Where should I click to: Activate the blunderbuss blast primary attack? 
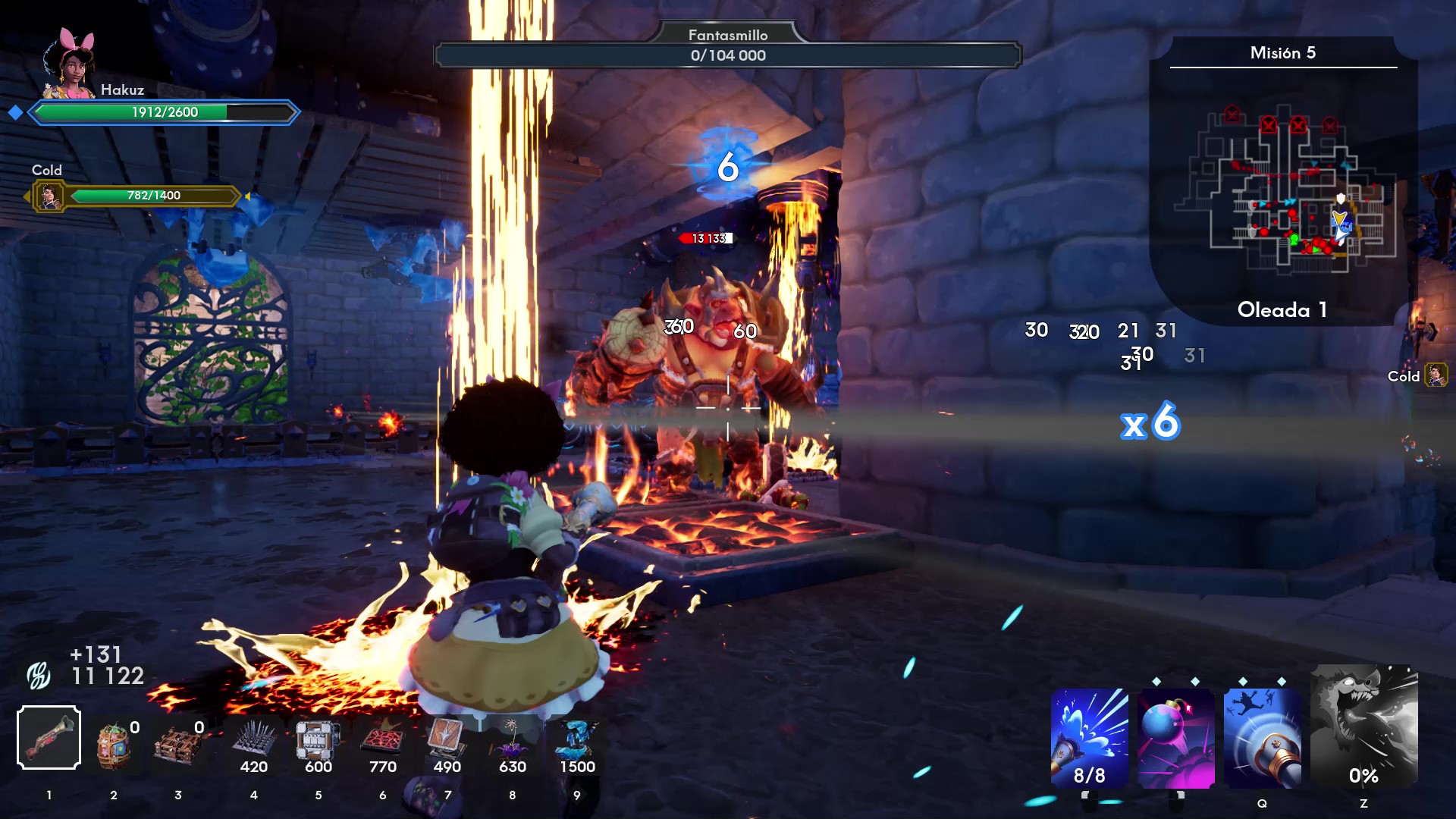[x=1089, y=738]
